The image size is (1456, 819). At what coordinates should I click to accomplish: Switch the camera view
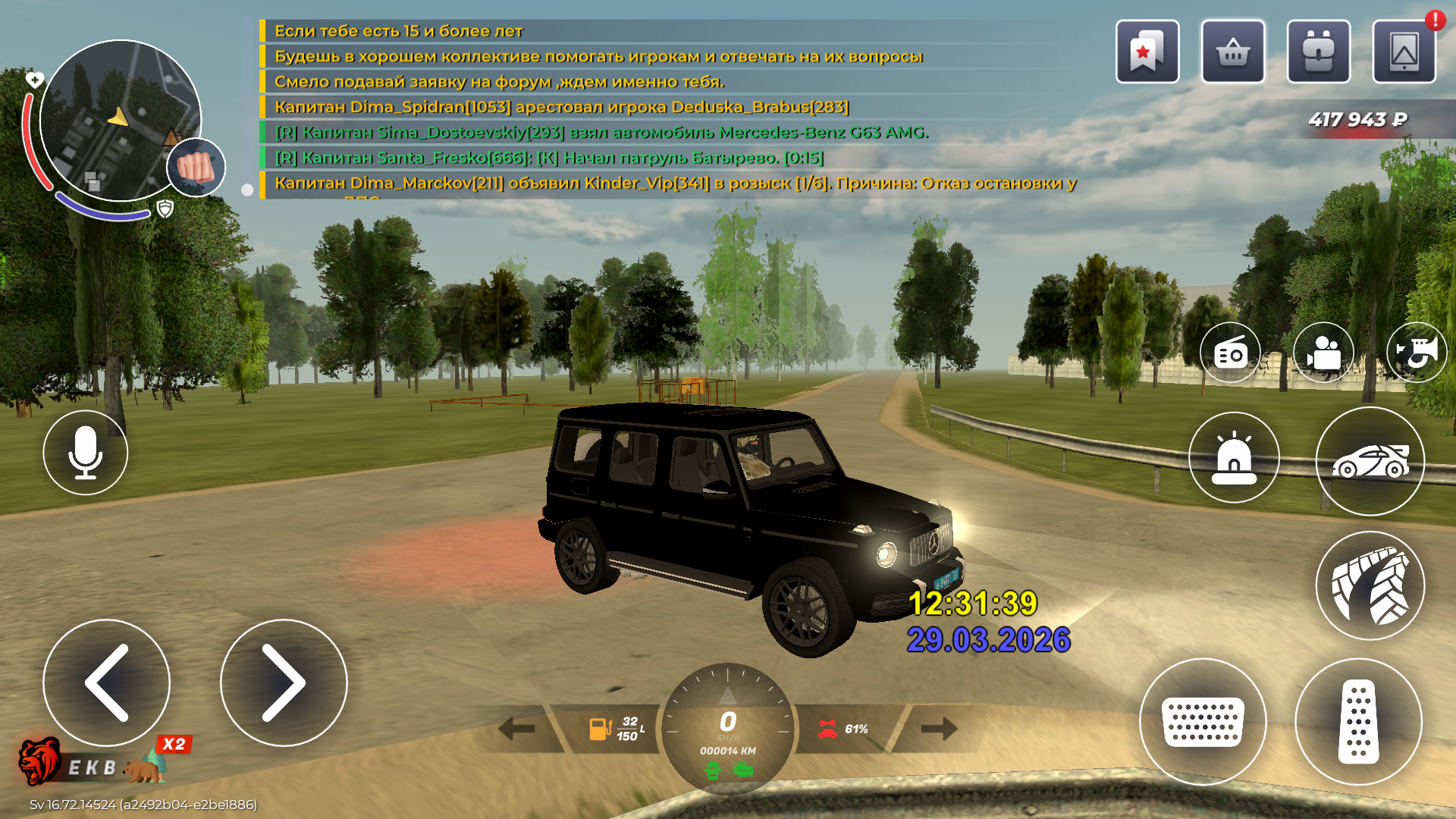pos(1323,353)
